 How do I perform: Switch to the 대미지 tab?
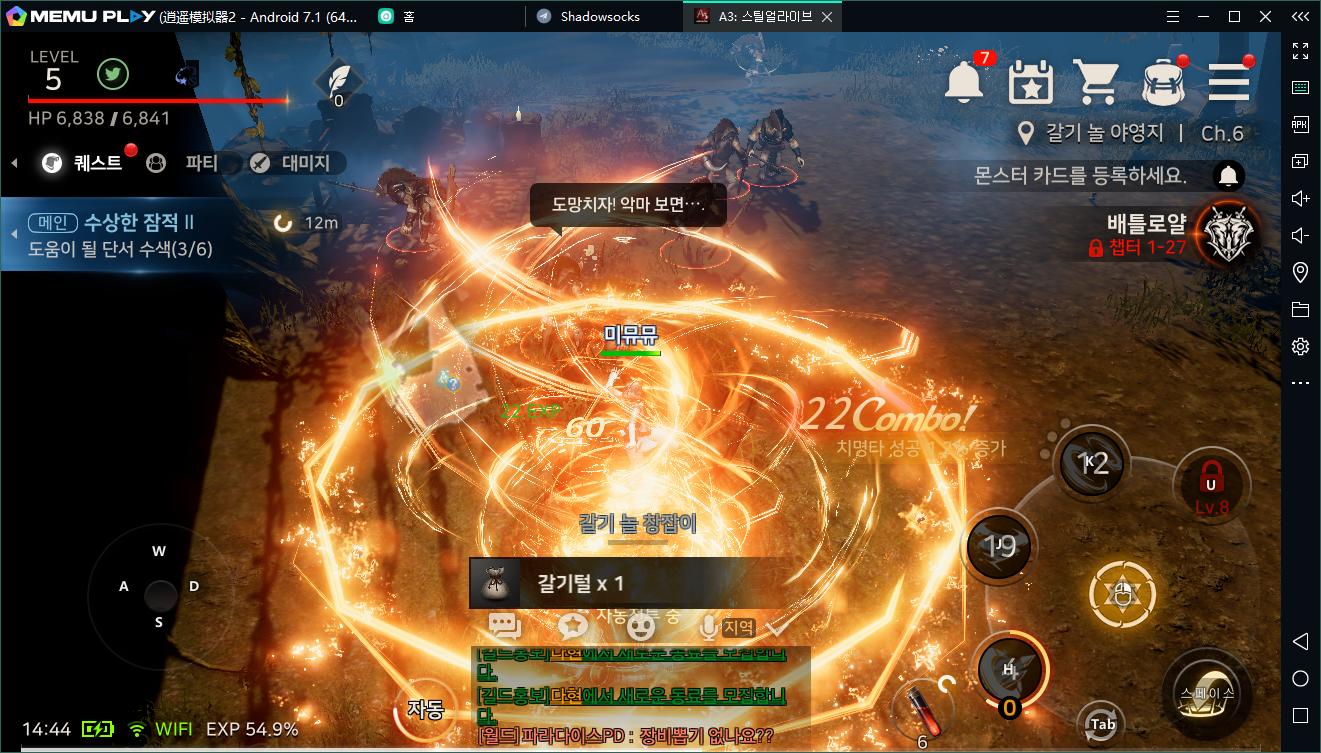(x=292, y=163)
